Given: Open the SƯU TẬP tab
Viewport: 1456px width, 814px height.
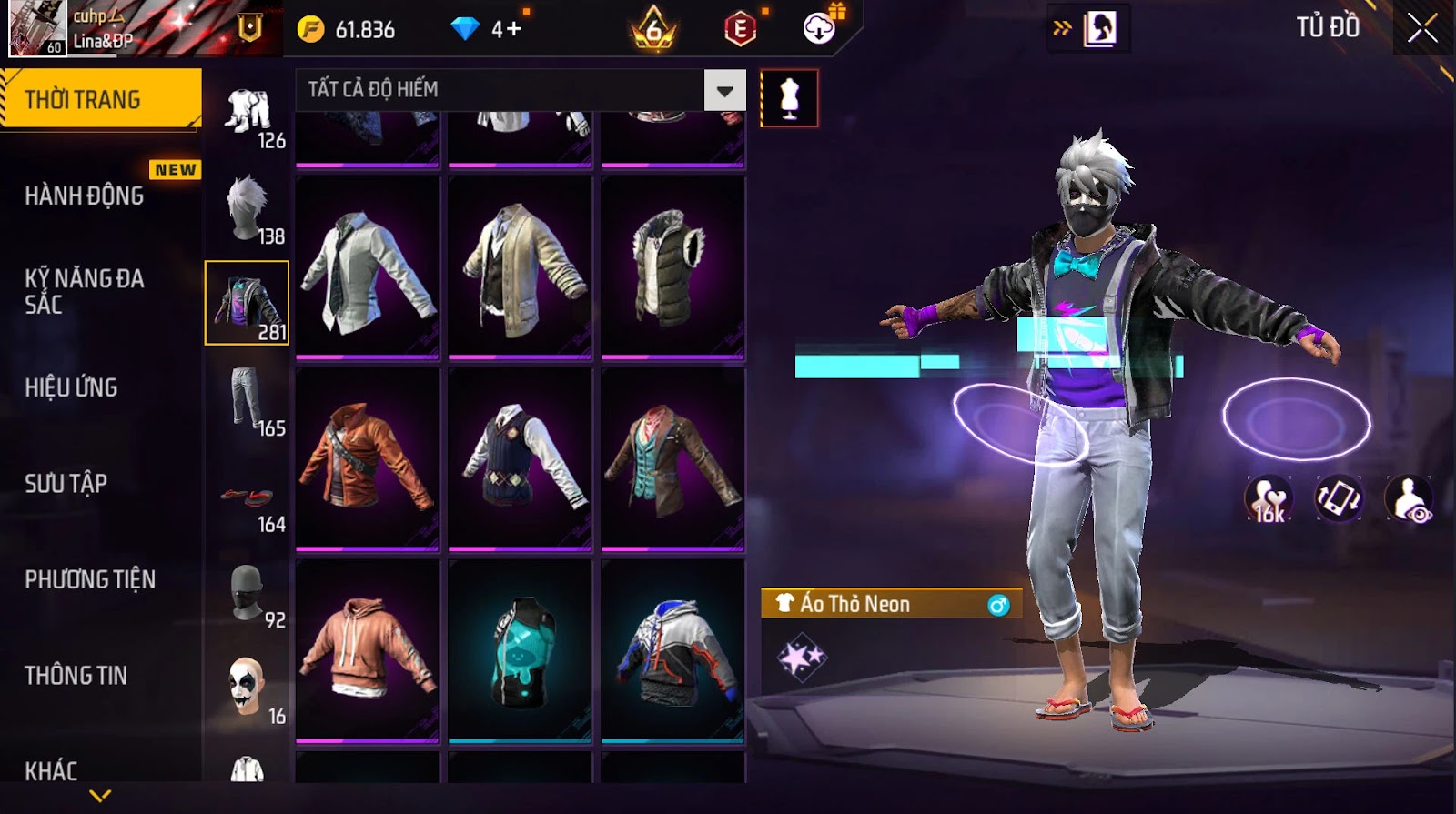Looking at the screenshot, I should 66,483.
